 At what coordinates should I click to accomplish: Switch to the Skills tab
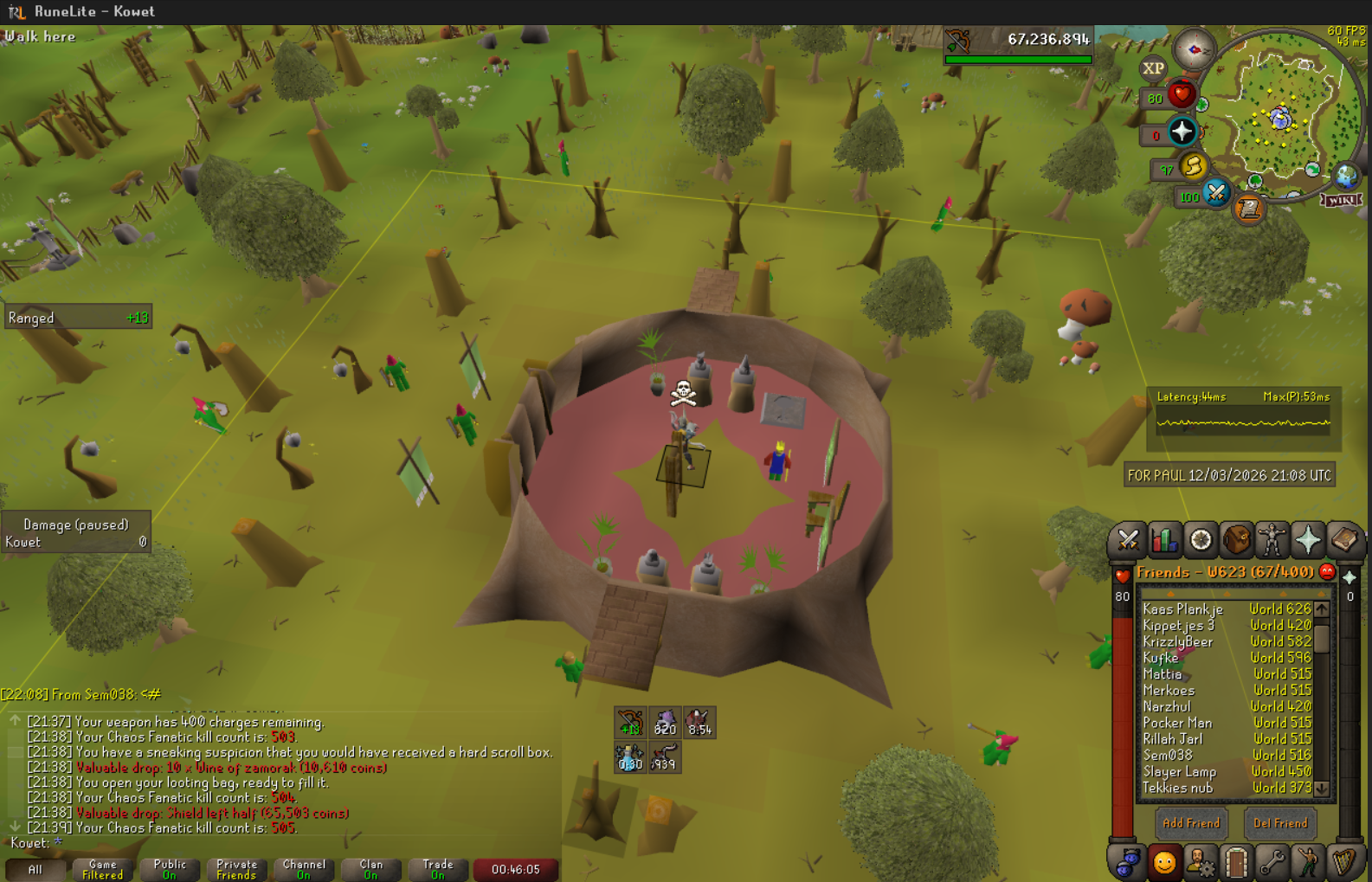coord(1164,540)
